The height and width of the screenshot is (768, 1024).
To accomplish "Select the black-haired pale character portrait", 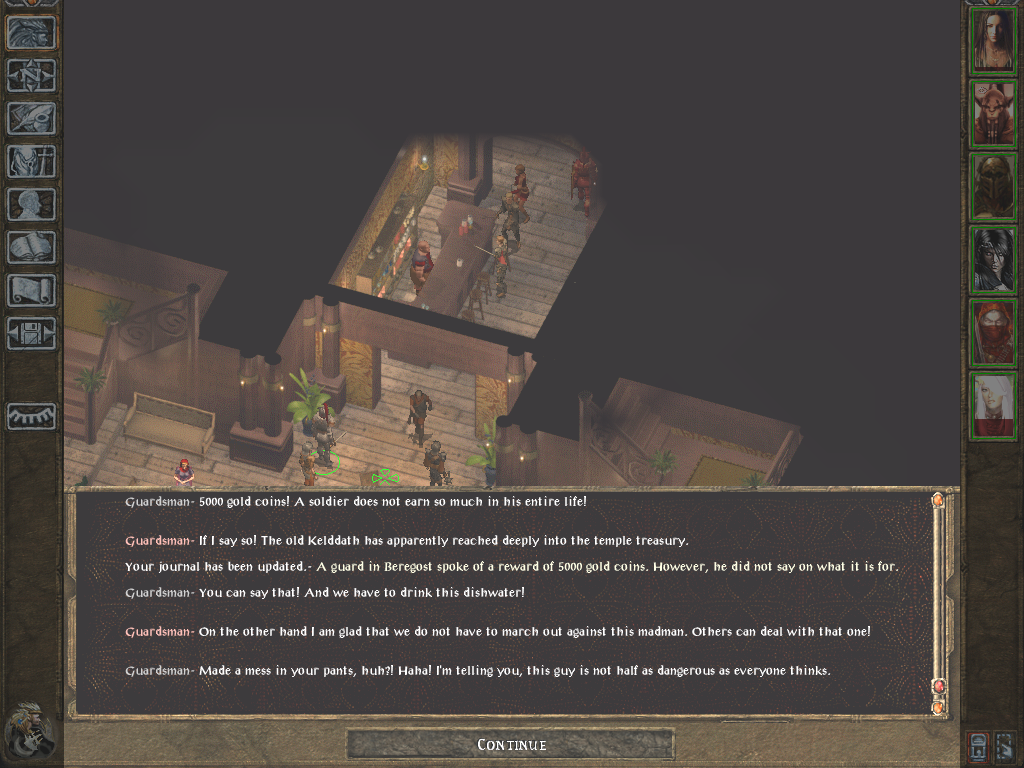I will pos(993,259).
